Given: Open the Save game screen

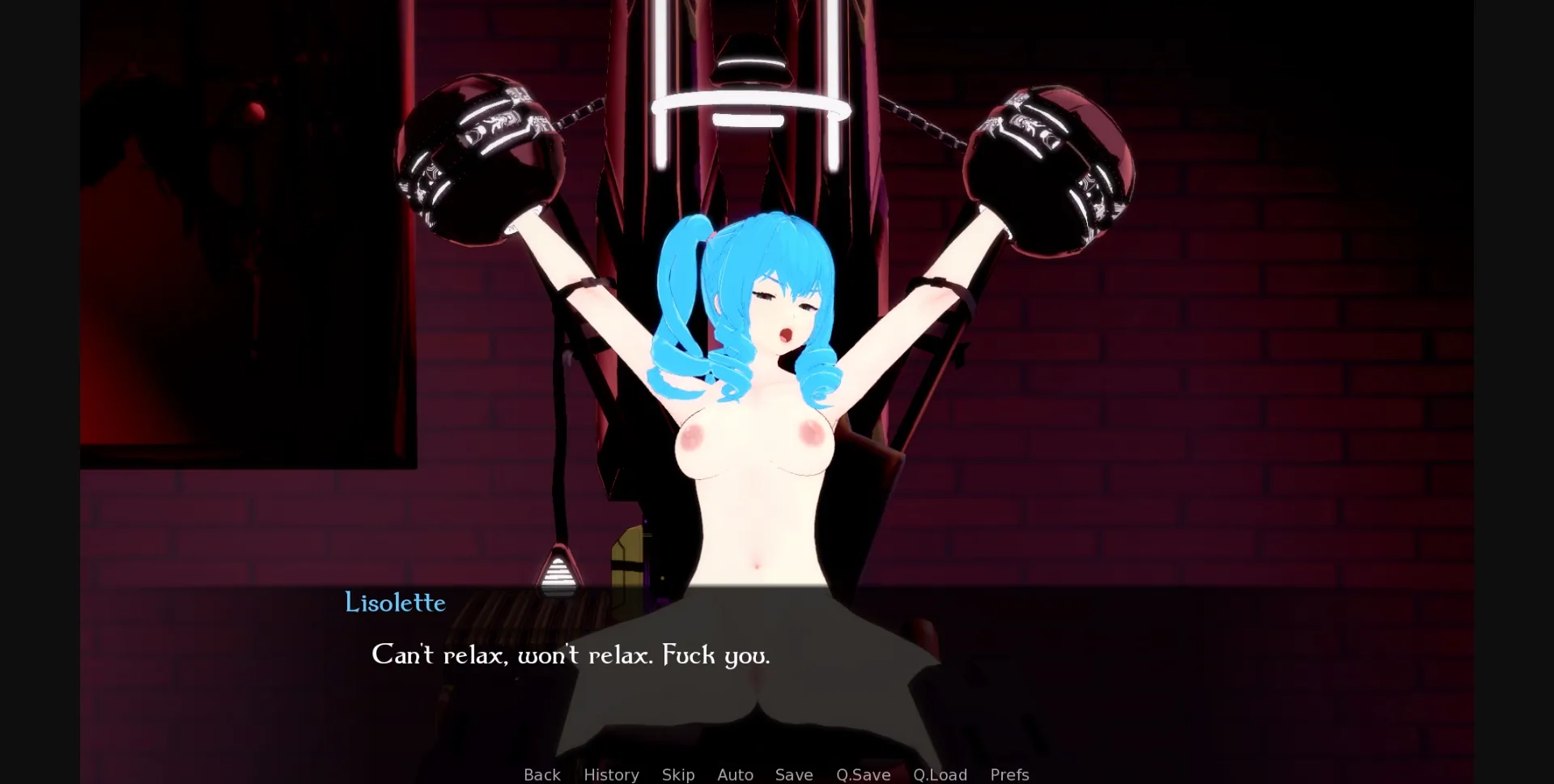Looking at the screenshot, I should 793,774.
